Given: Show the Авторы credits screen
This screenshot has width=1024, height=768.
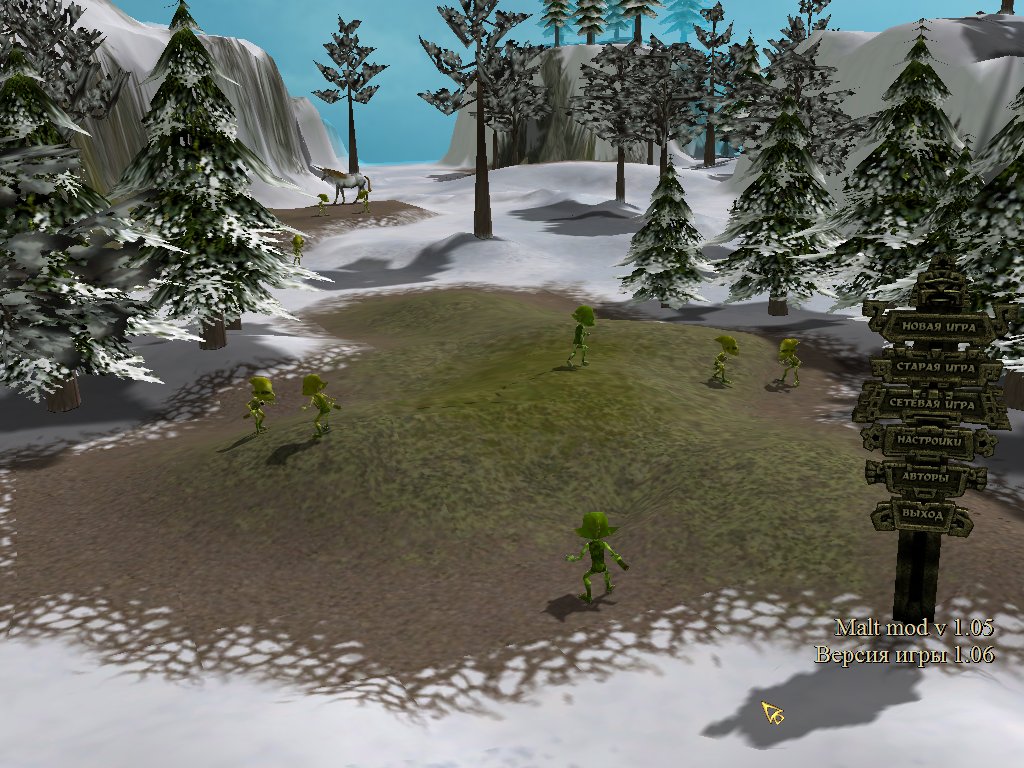Looking at the screenshot, I should click(x=925, y=478).
